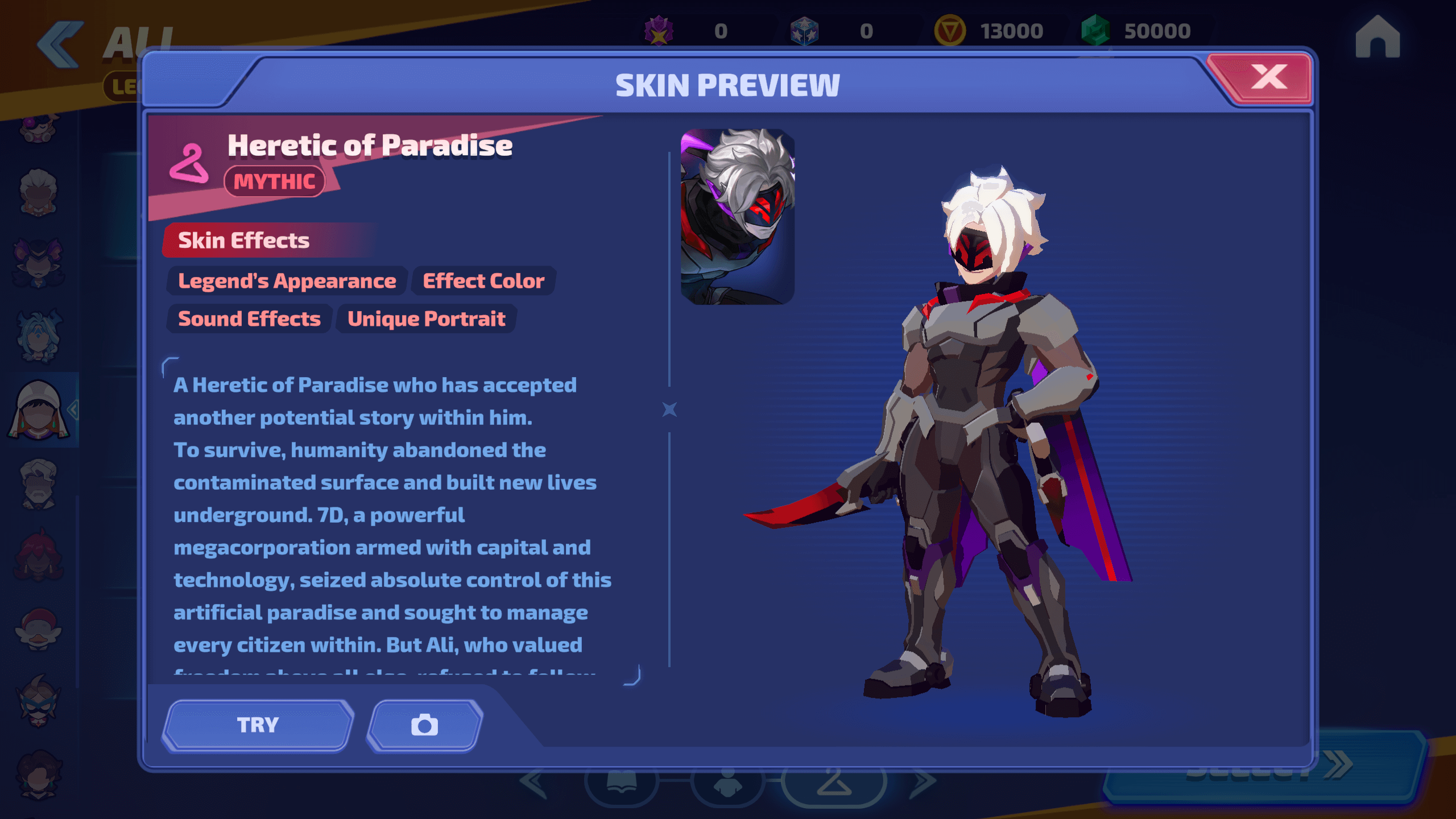View the Unique Portrait effect

pyautogui.click(x=426, y=319)
